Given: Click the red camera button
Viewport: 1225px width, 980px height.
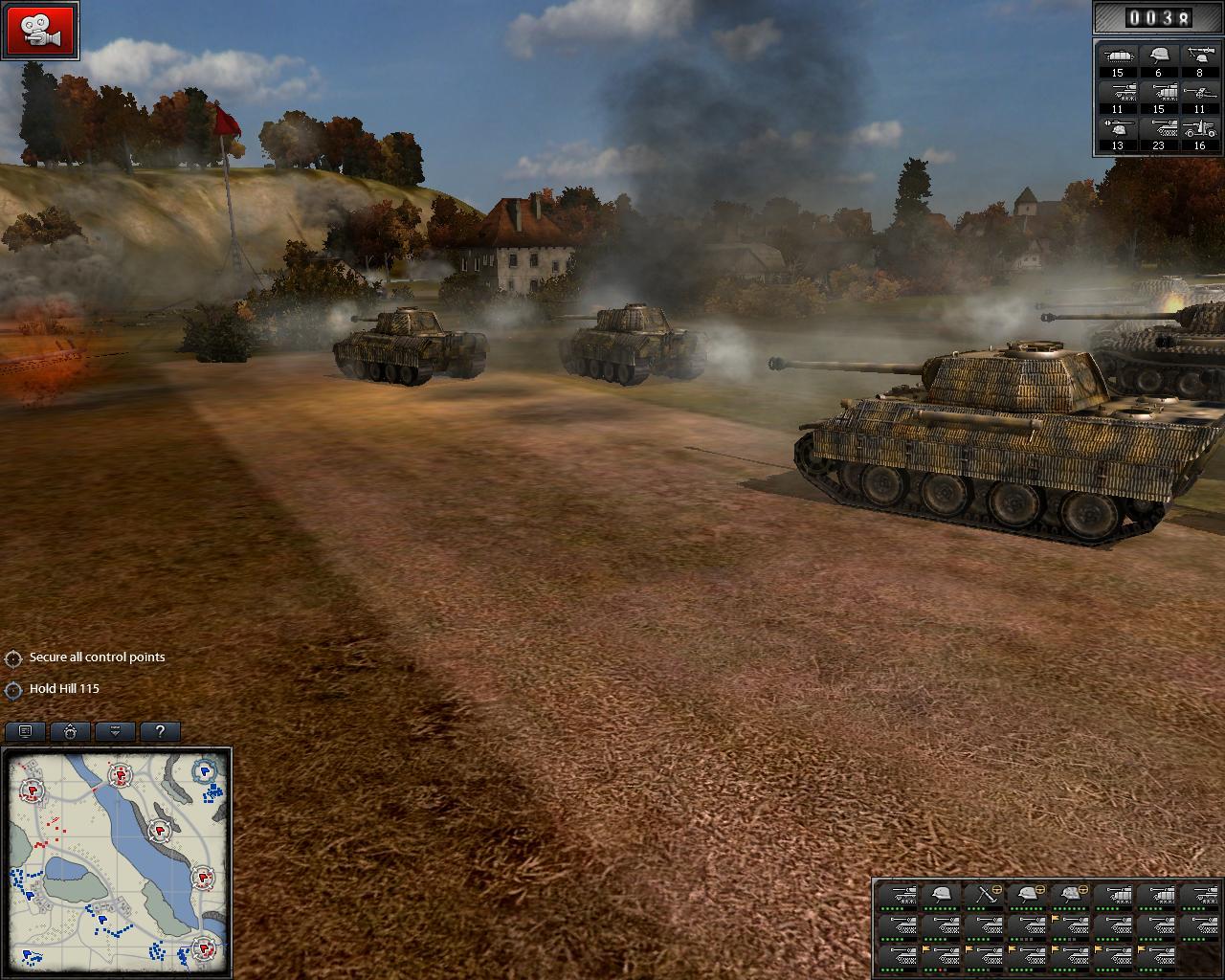Looking at the screenshot, I should tap(41, 30).
